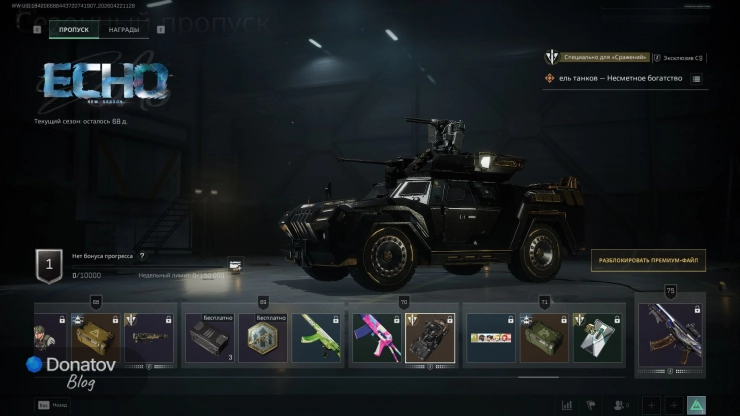Image resolution: width=740 pixels, height=416 pixels.
Task: Click the question mark beside progress bonus
Action: point(142,256)
